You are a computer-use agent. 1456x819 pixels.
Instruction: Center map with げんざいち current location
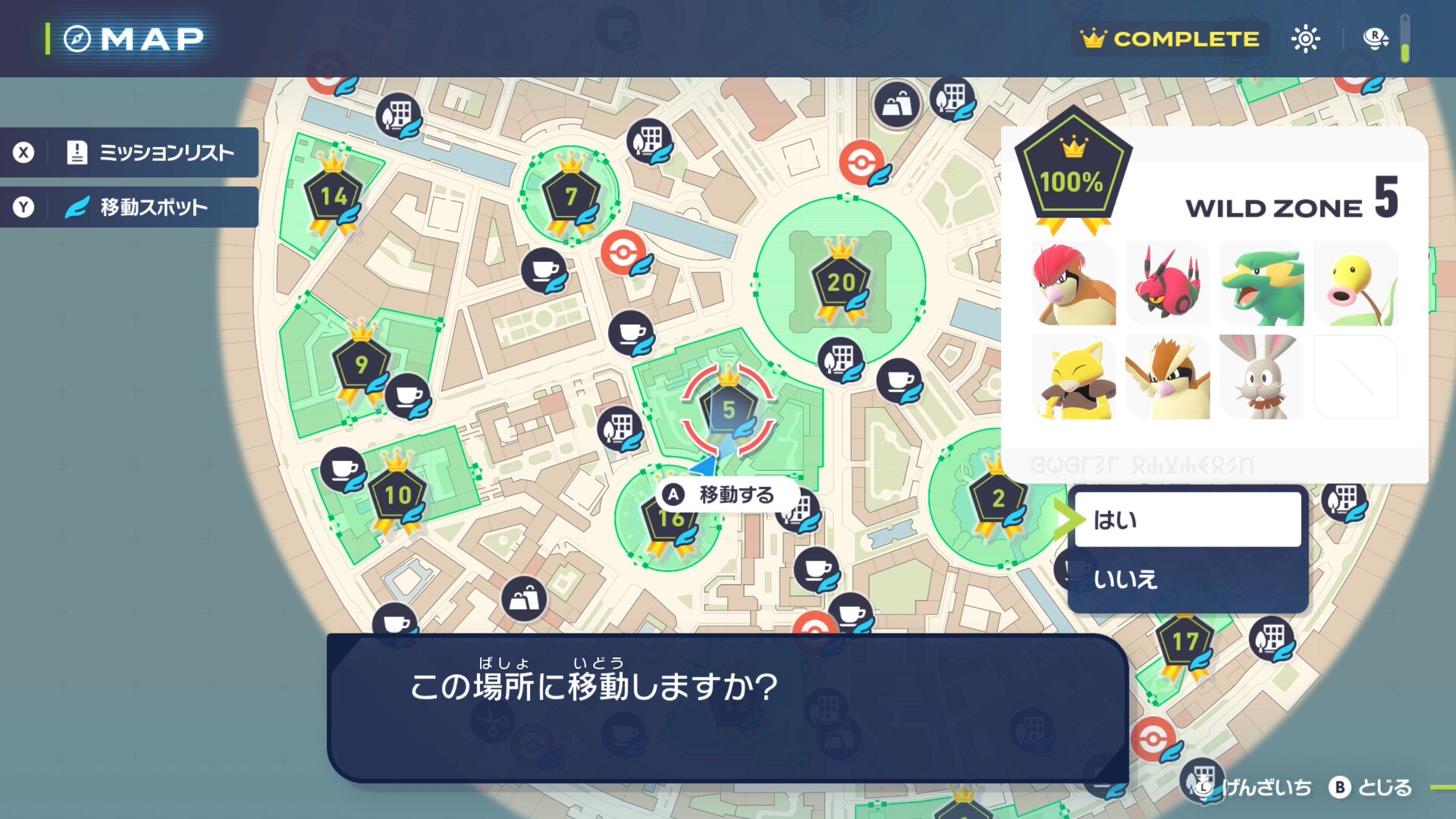(1253, 788)
